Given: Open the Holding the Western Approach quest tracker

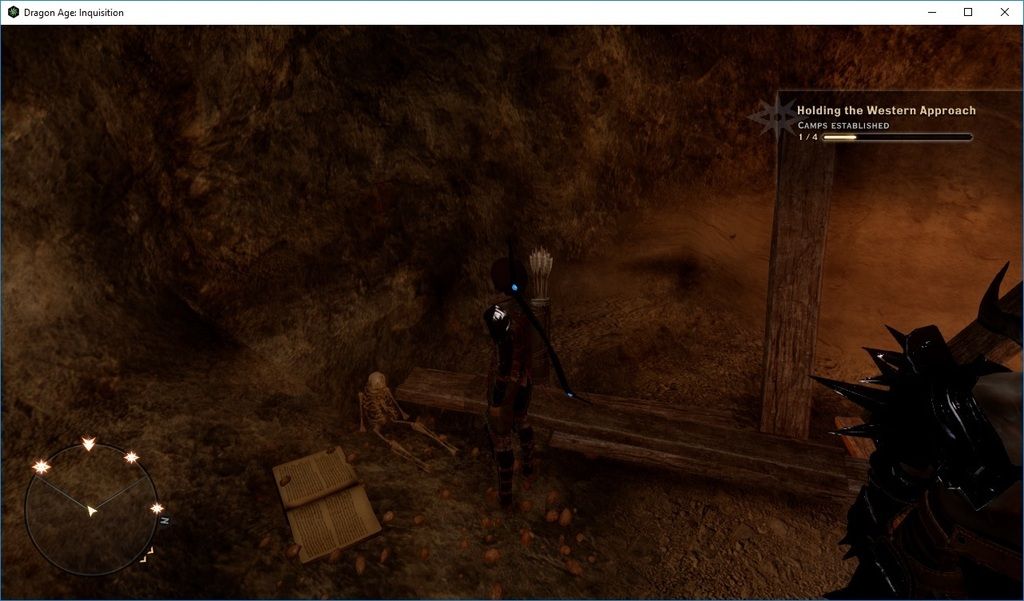Looking at the screenshot, I should (x=885, y=110).
